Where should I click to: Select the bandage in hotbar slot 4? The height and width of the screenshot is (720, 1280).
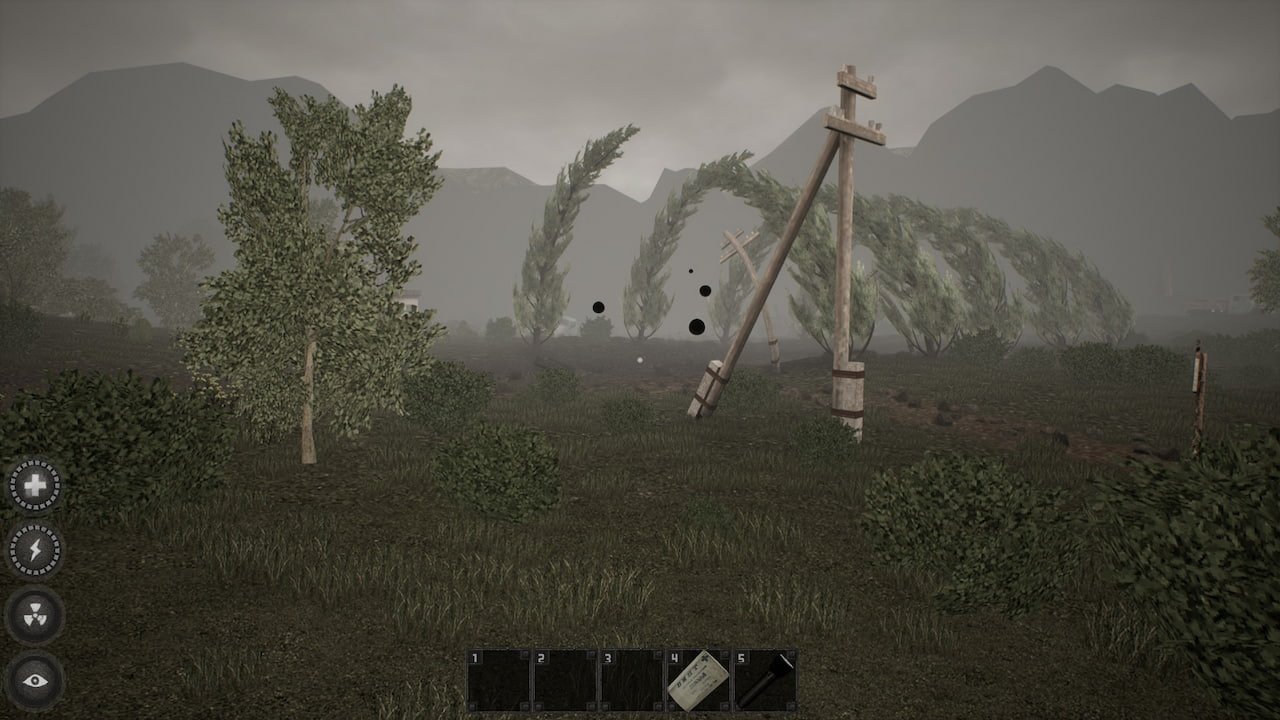click(698, 680)
